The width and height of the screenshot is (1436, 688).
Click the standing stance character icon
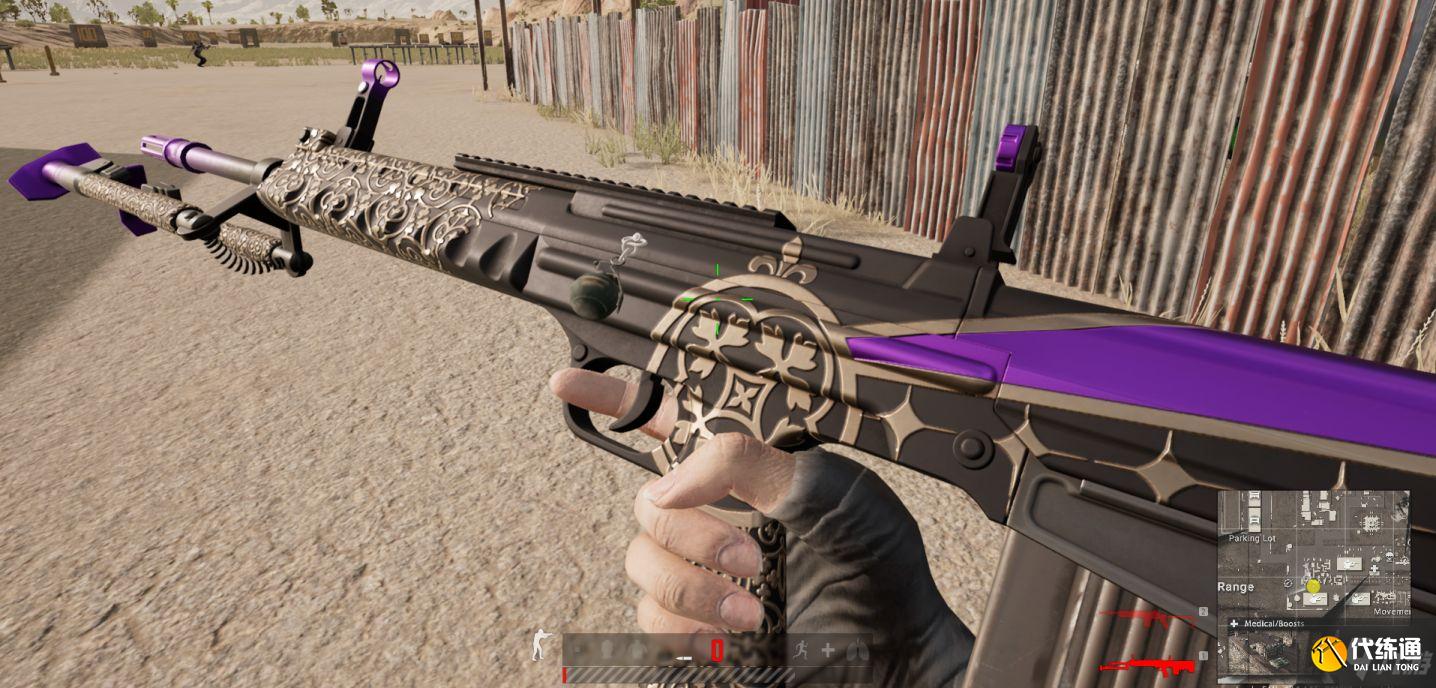pyautogui.click(x=539, y=645)
